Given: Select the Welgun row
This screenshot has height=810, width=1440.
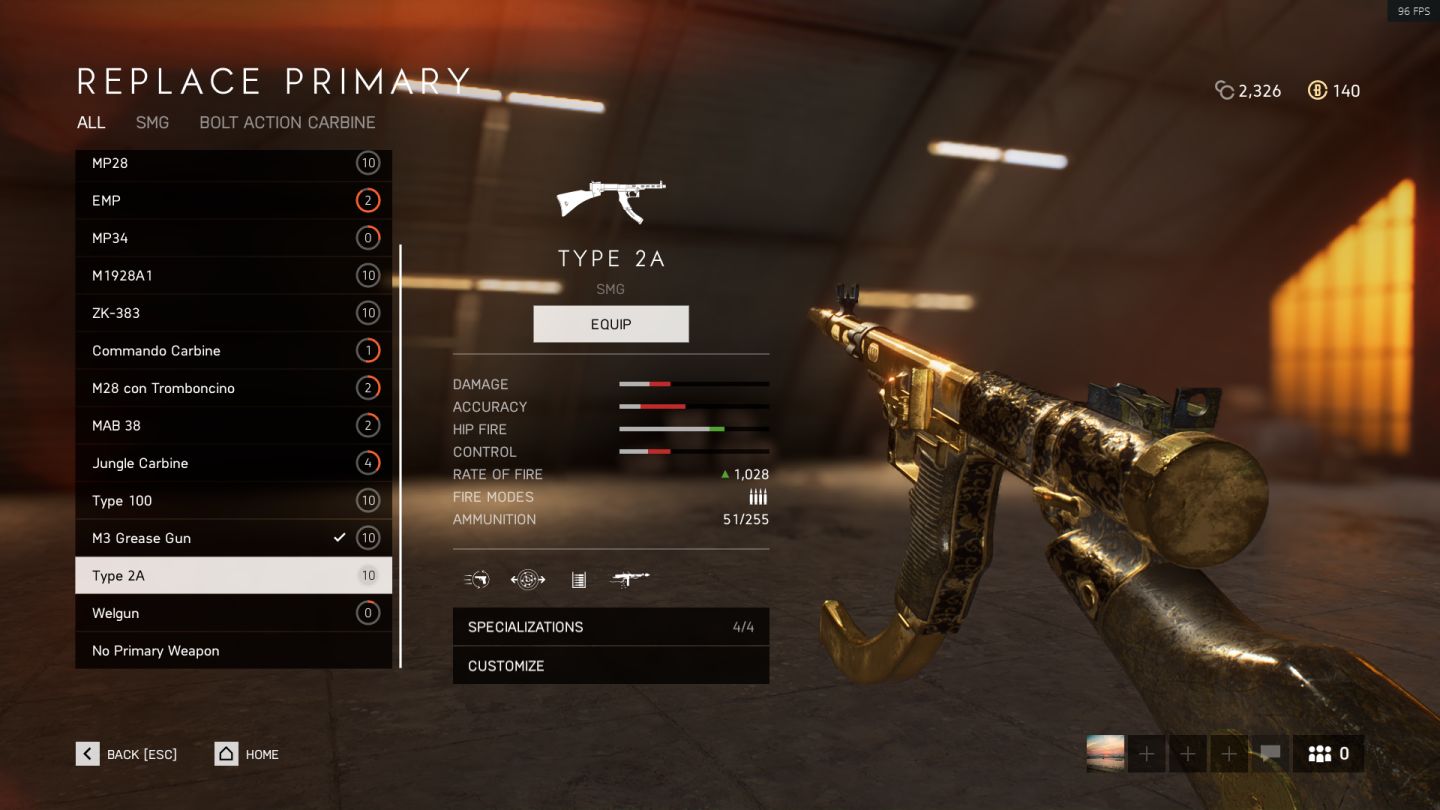Looking at the screenshot, I should coord(233,613).
